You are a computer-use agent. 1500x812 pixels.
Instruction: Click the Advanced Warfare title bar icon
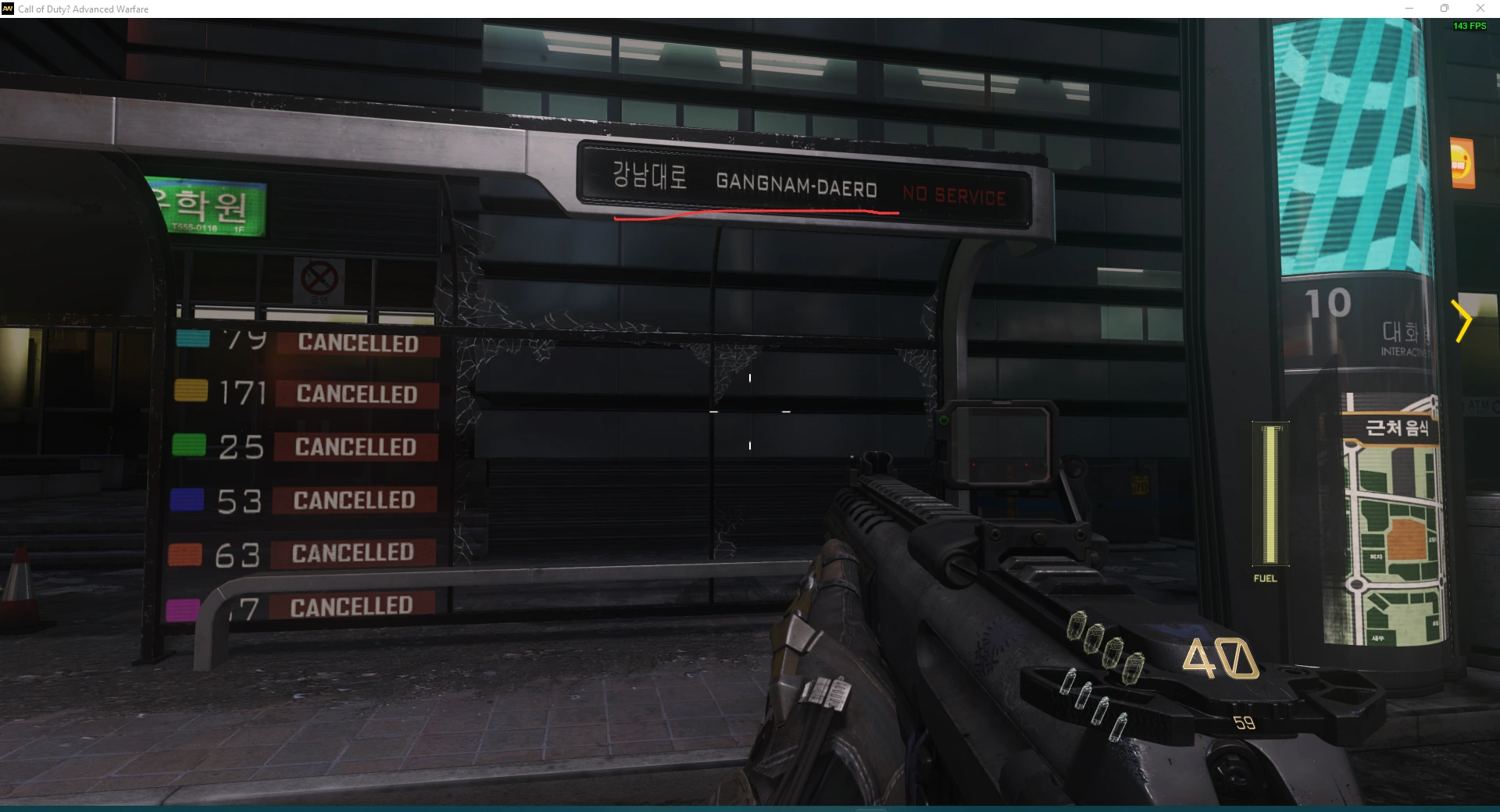[8, 9]
